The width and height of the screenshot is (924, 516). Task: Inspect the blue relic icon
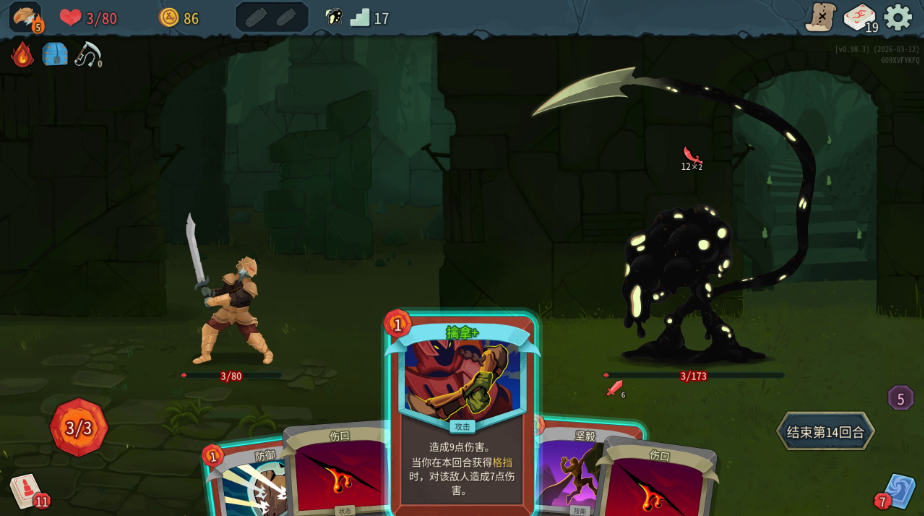pyautogui.click(x=55, y=54)
